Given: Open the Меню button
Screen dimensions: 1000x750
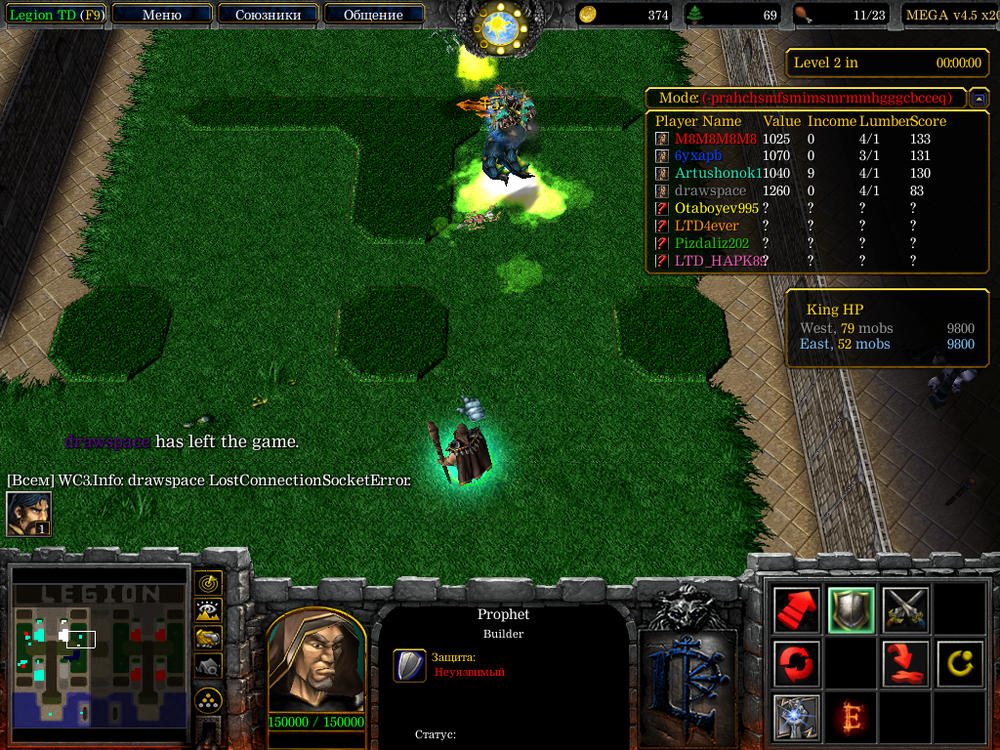Looking at the screenshot, I should pyautogui.click(x=162, y=15).
